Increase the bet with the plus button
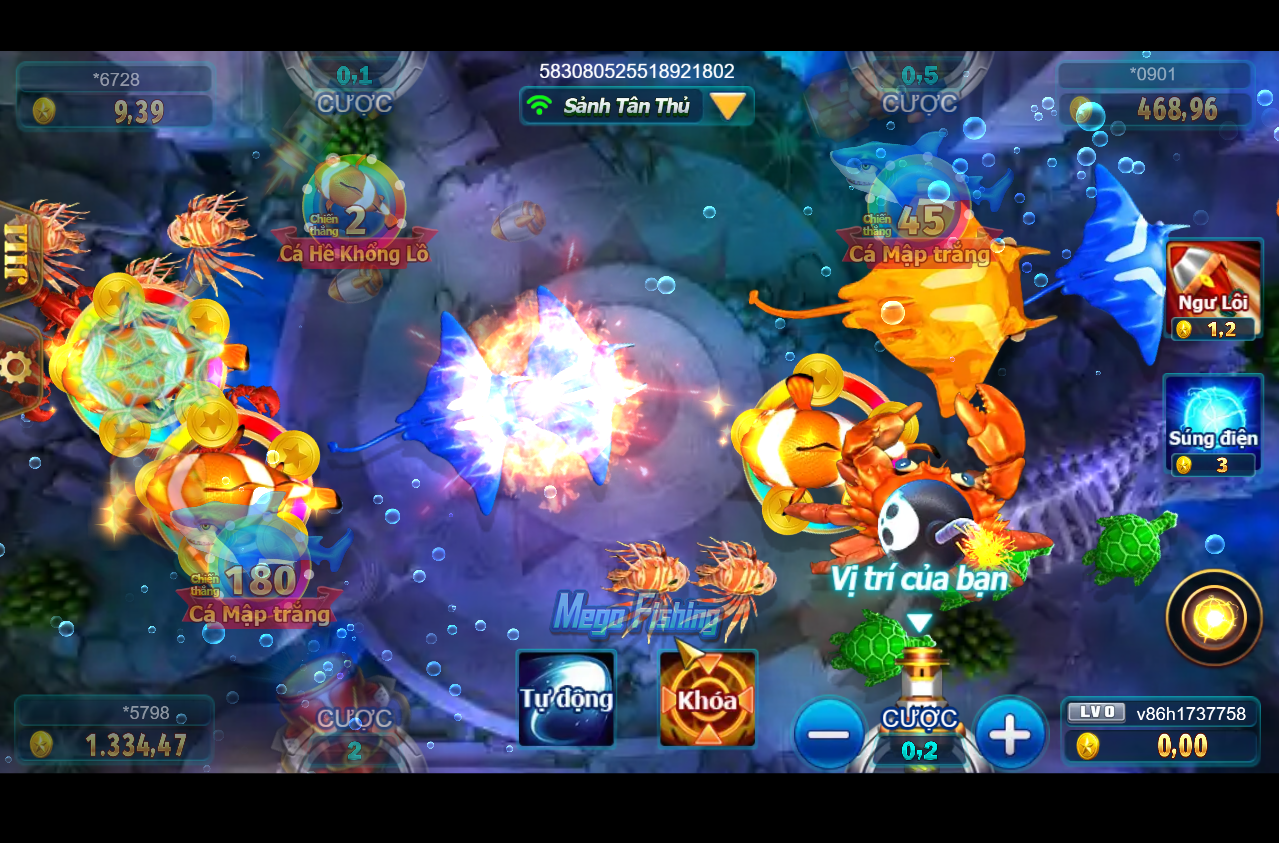The image size is (1279, 843). pos(1010,735)
